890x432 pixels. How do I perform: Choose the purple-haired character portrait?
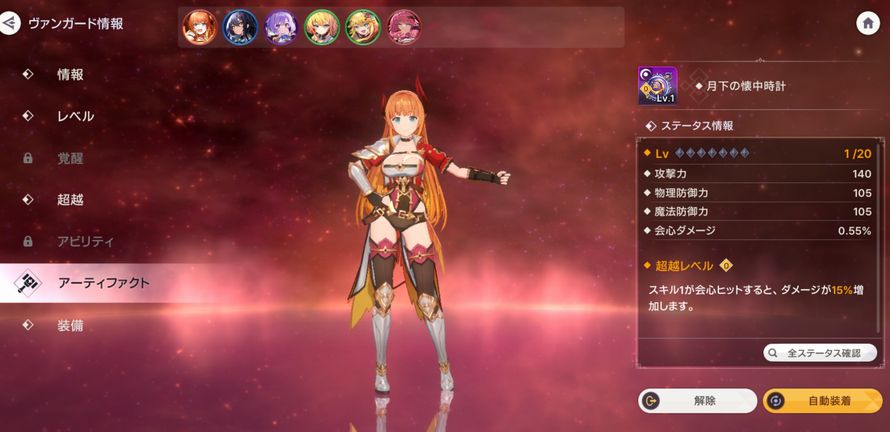click(x=281, y=26)
